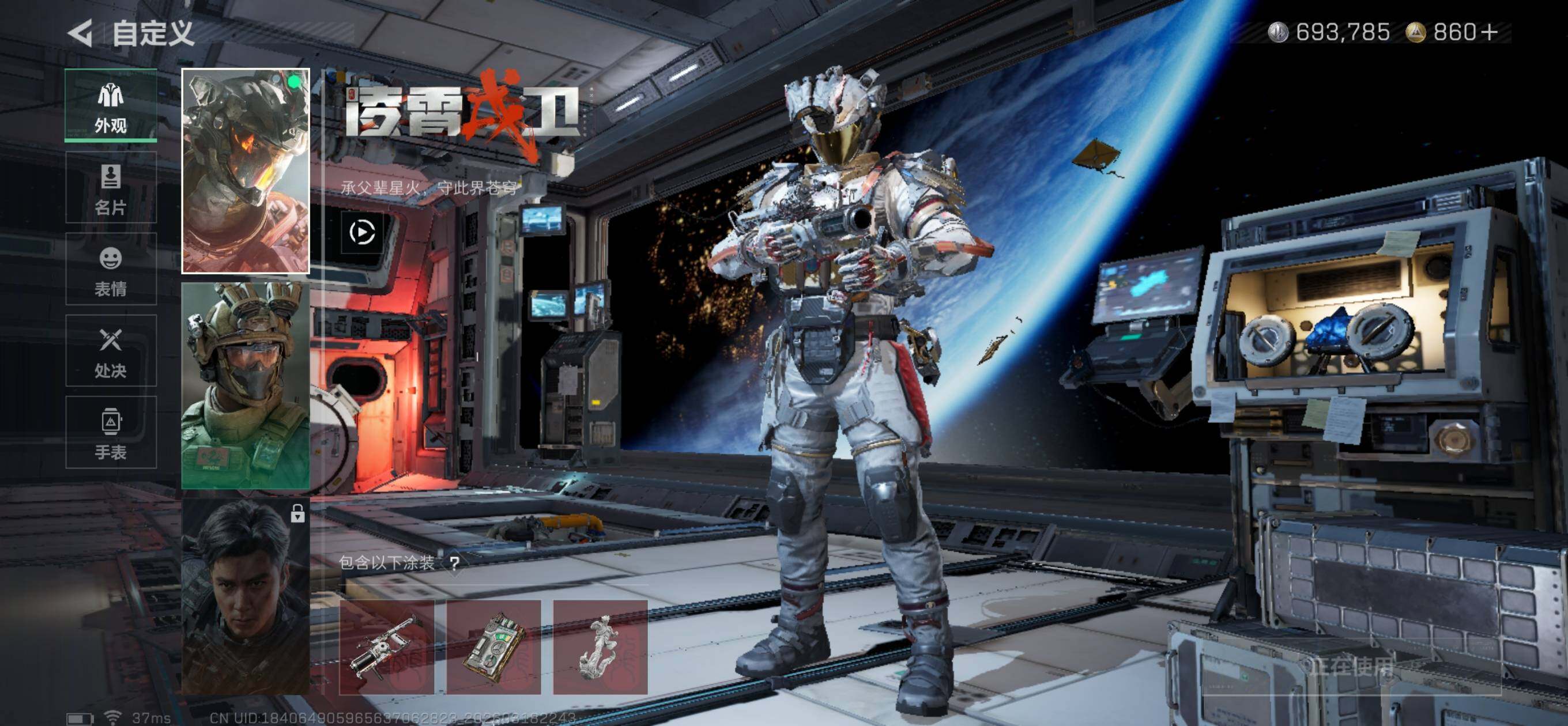Click the plus to add premium currency
The image size is (1568, 726).
point(1489,32)
